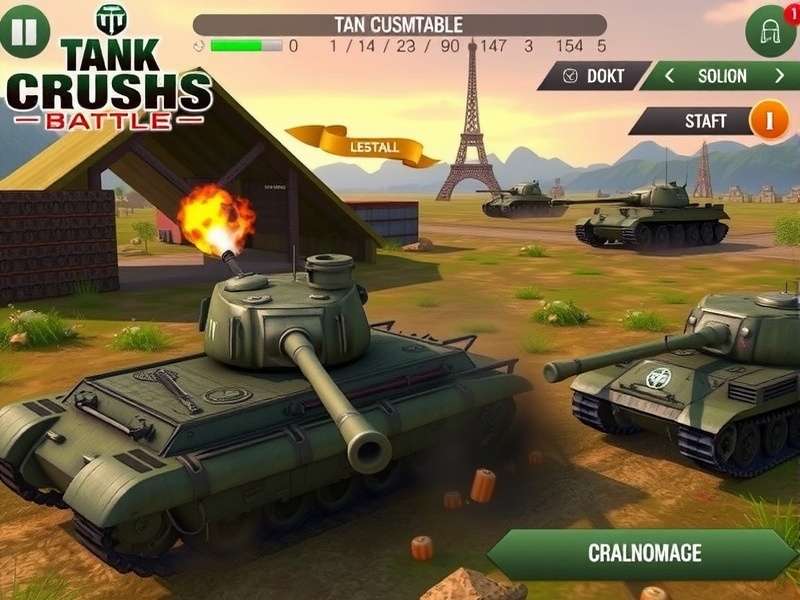Viewport: 800px width, 600px height.
Task: Toggle the orange STAFT switch
Action: 768,121
